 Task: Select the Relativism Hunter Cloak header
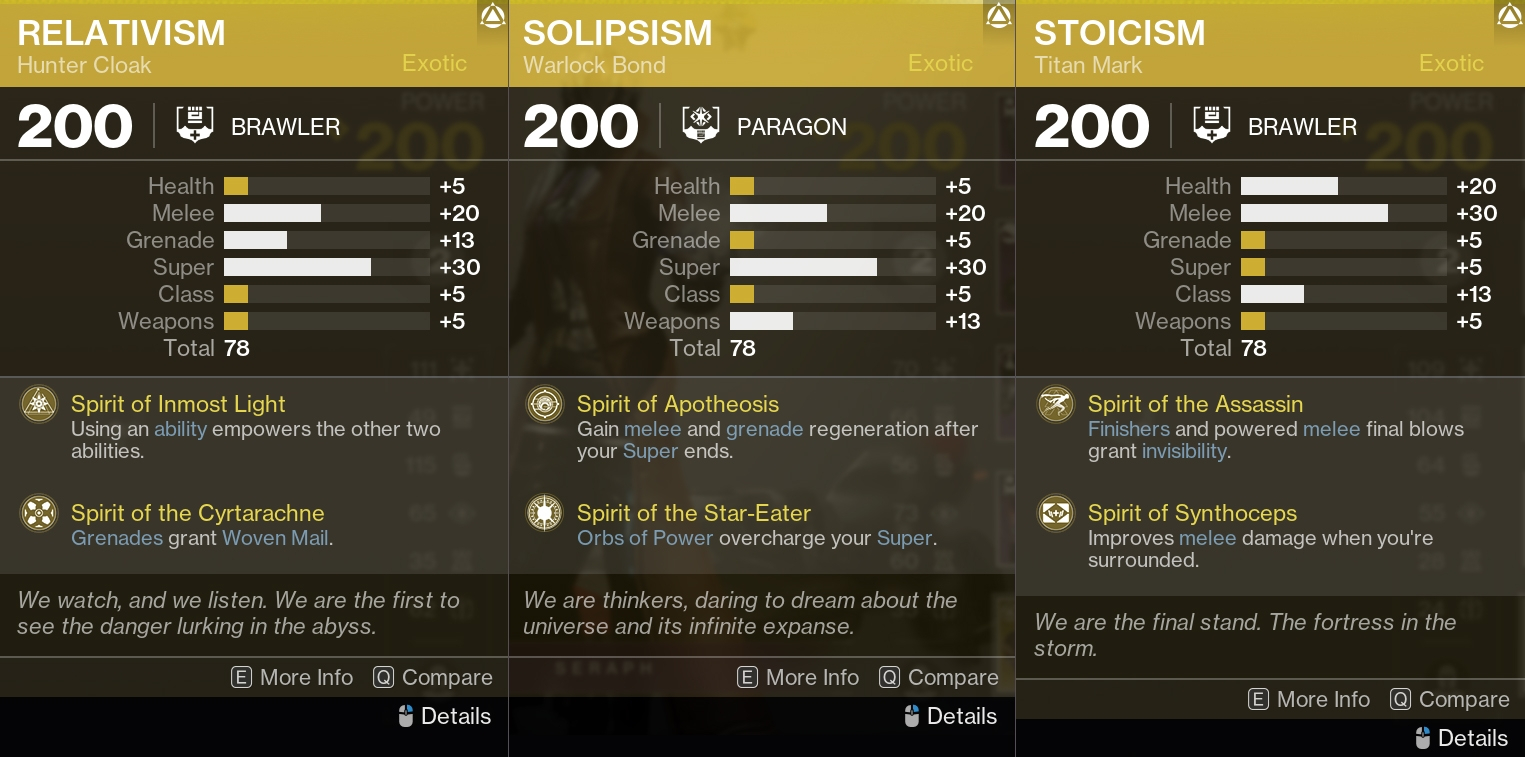pos(121,33)
